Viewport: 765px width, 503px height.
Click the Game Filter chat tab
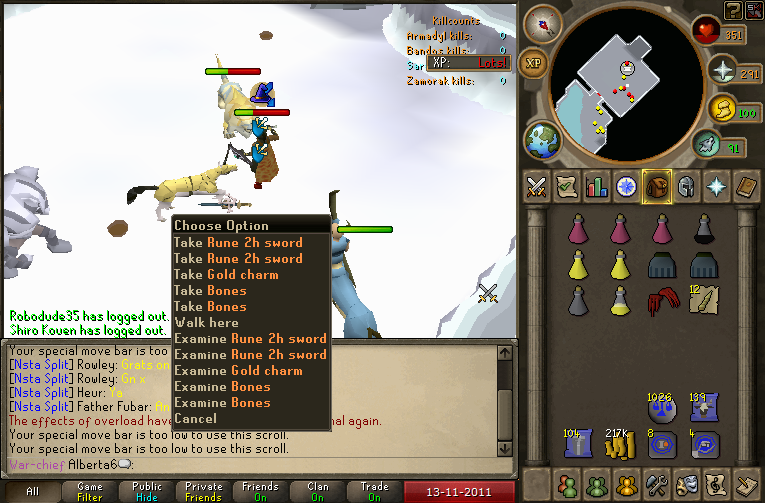pyautogui.click(x=89, y=491)
